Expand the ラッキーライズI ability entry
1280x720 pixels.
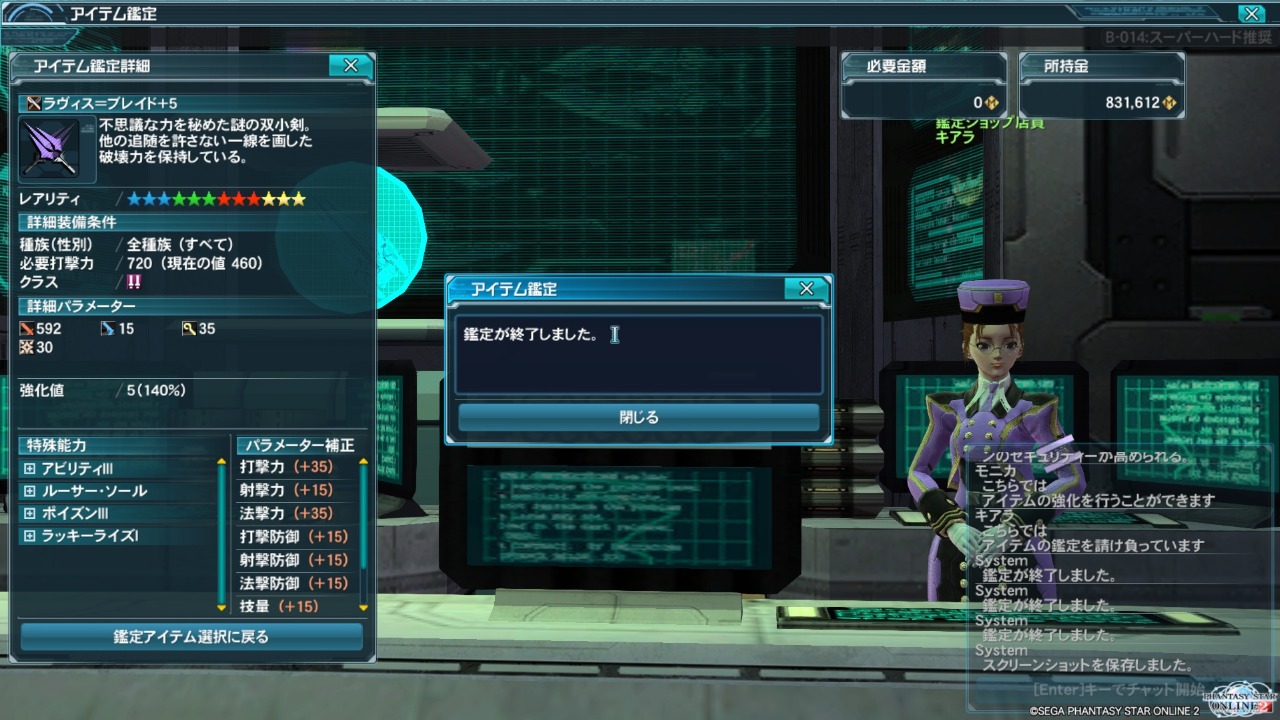click(29, 536)
